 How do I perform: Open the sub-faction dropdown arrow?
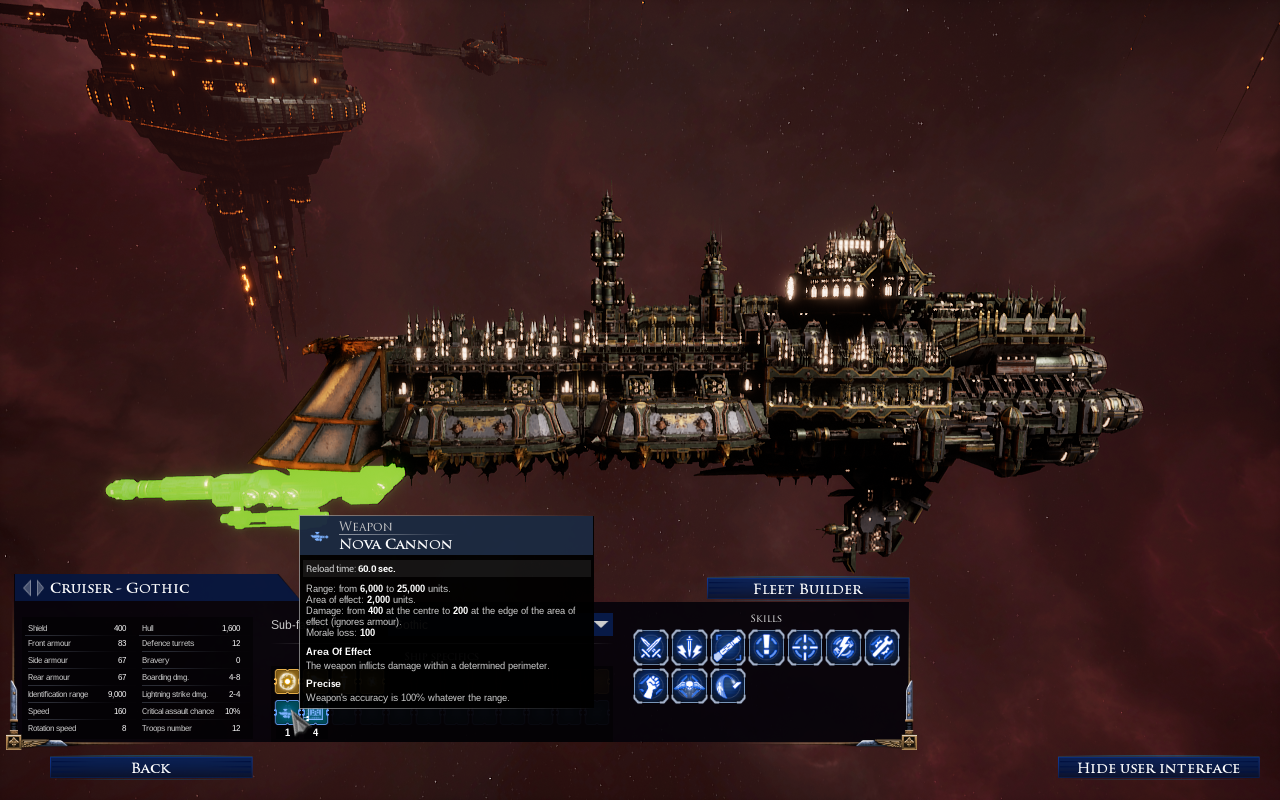[602, 625]
